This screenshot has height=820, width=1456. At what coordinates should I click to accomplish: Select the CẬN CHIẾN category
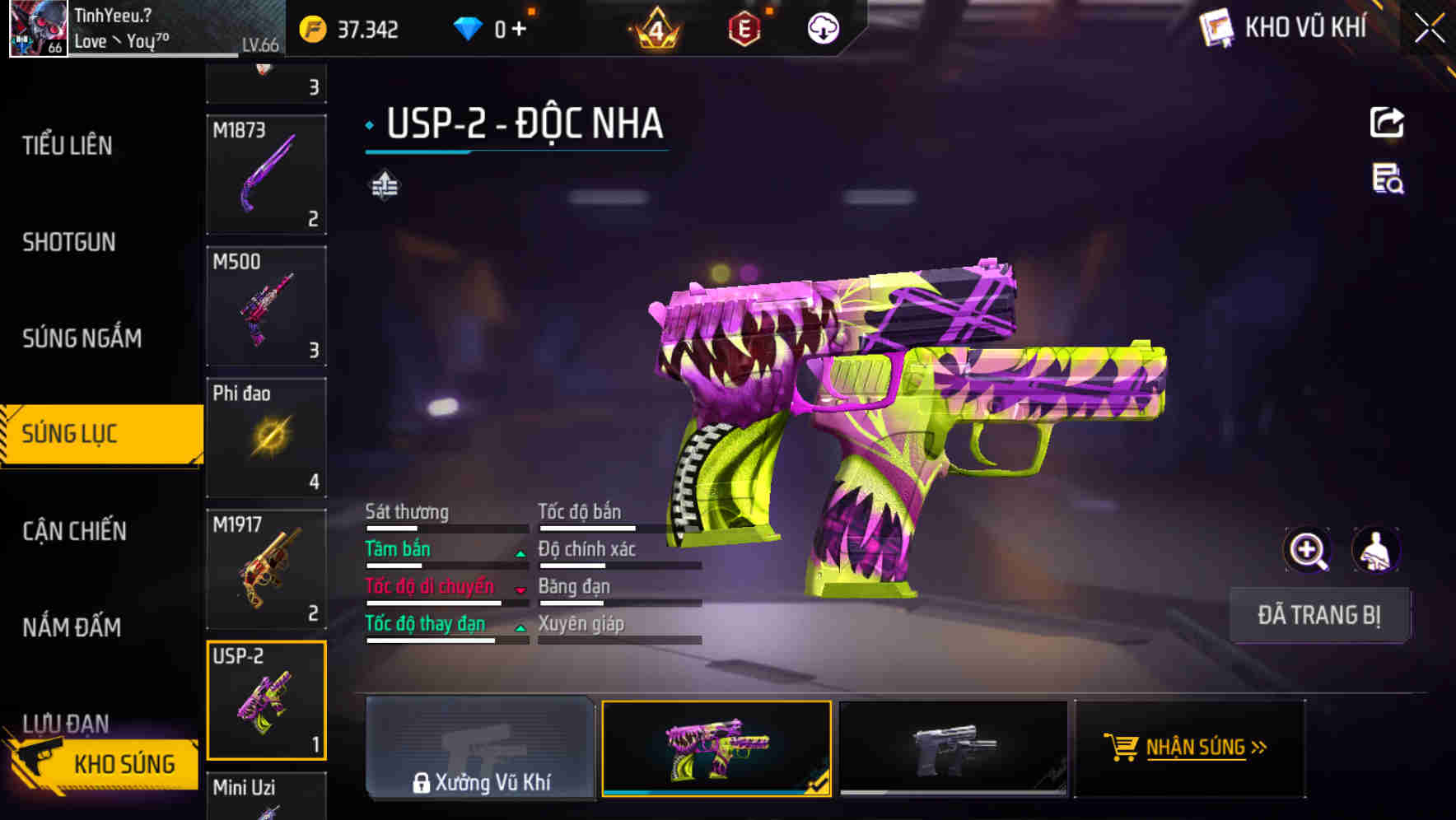coord(72,531)
